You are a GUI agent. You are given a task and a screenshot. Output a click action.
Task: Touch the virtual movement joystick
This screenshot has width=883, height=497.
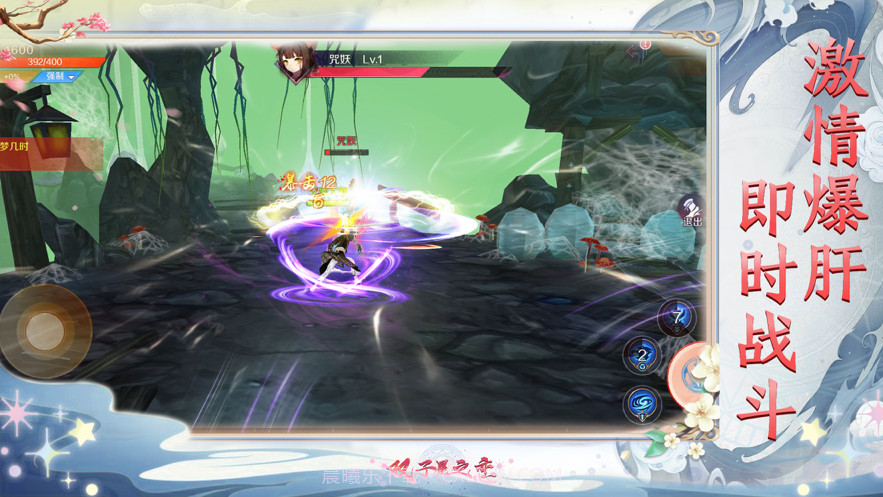(44, 329)
